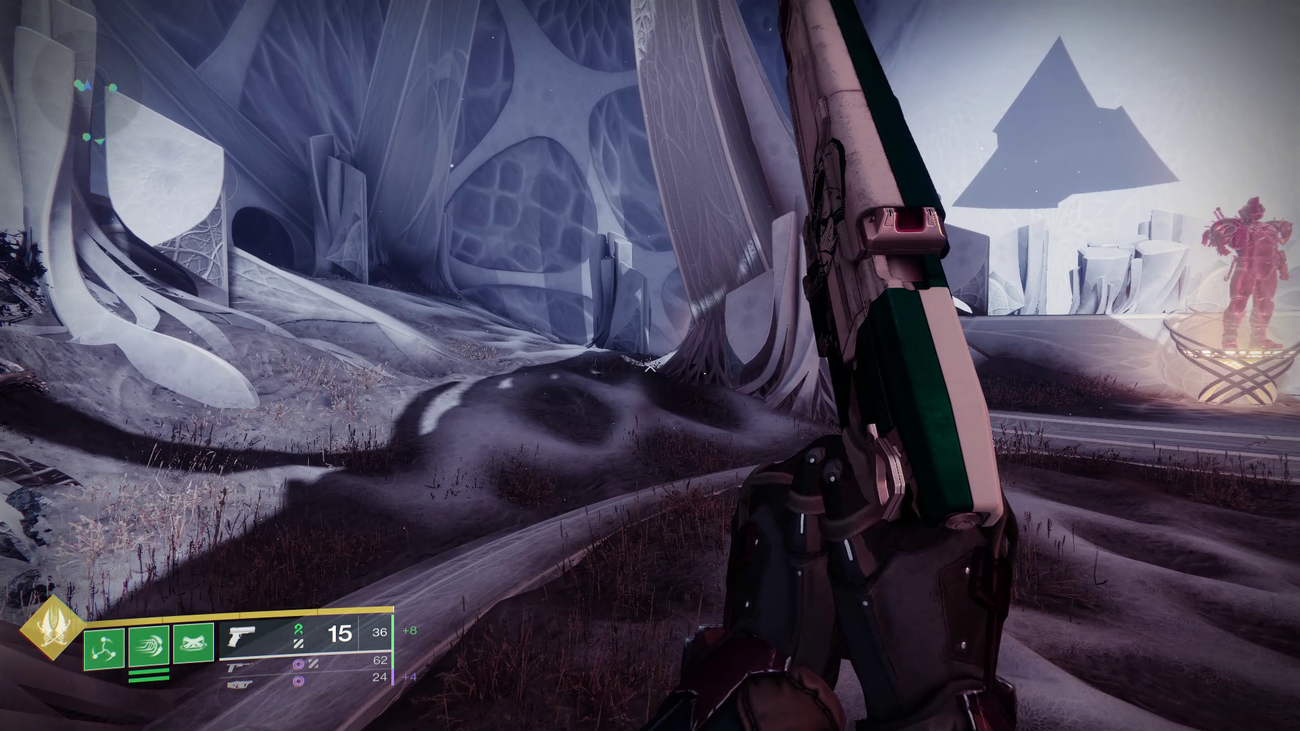This screenshot has height=731, width=1300.
Task: Click the reserve ammo count 36
Action: [x=381, y=631]
